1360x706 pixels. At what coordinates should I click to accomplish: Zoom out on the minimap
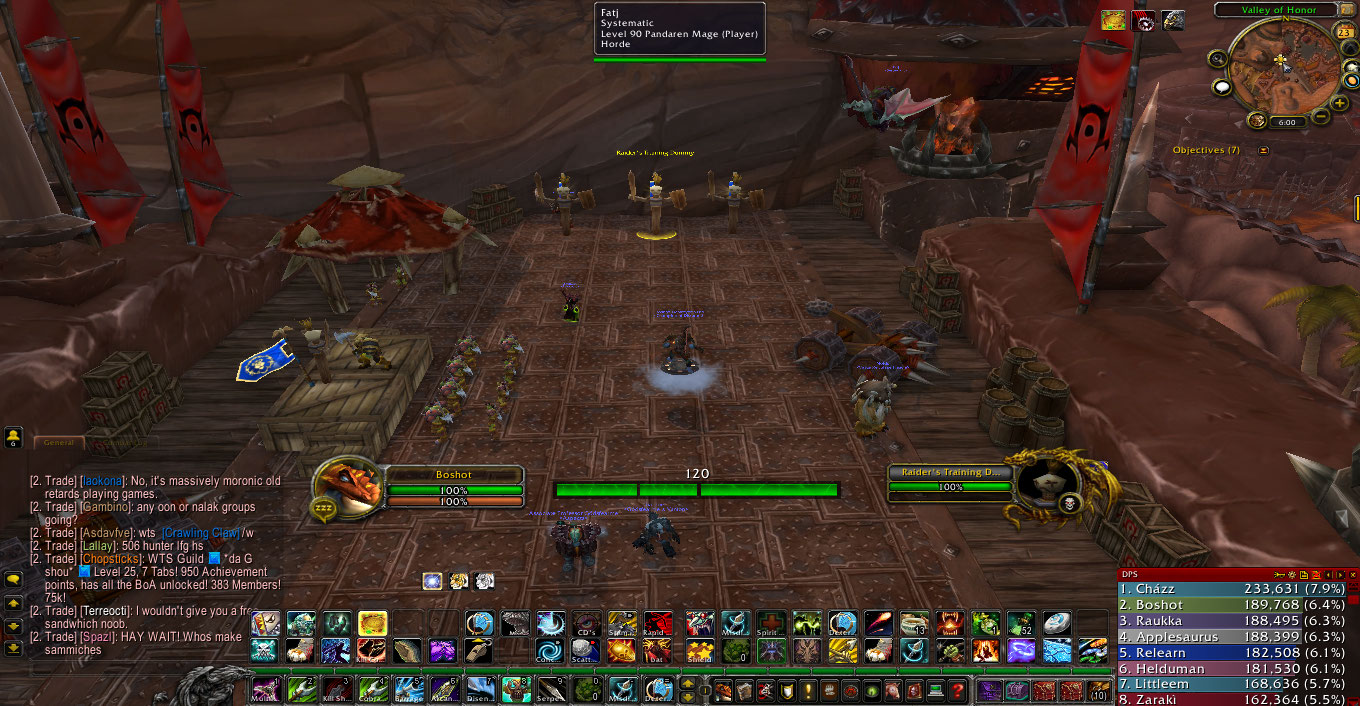point(1320,116)
